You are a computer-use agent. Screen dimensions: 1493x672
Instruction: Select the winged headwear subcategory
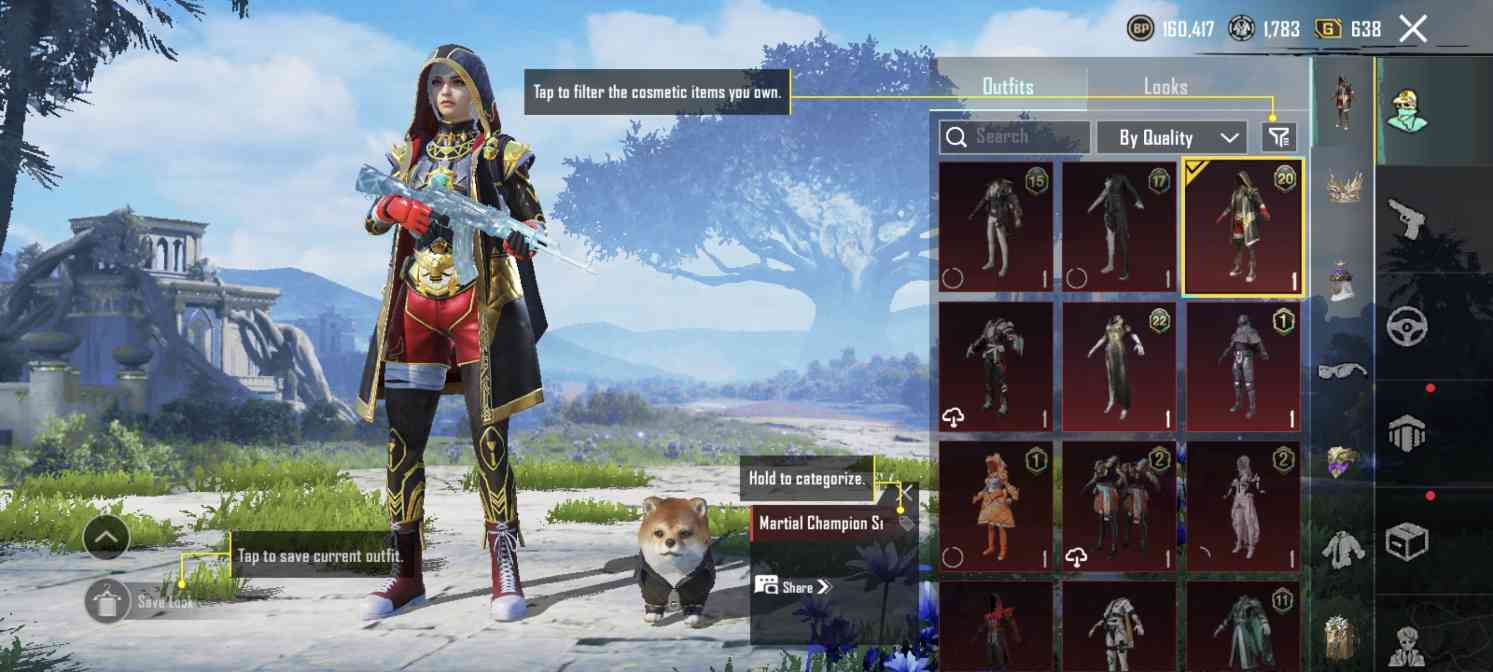(x=1342, y=187)
